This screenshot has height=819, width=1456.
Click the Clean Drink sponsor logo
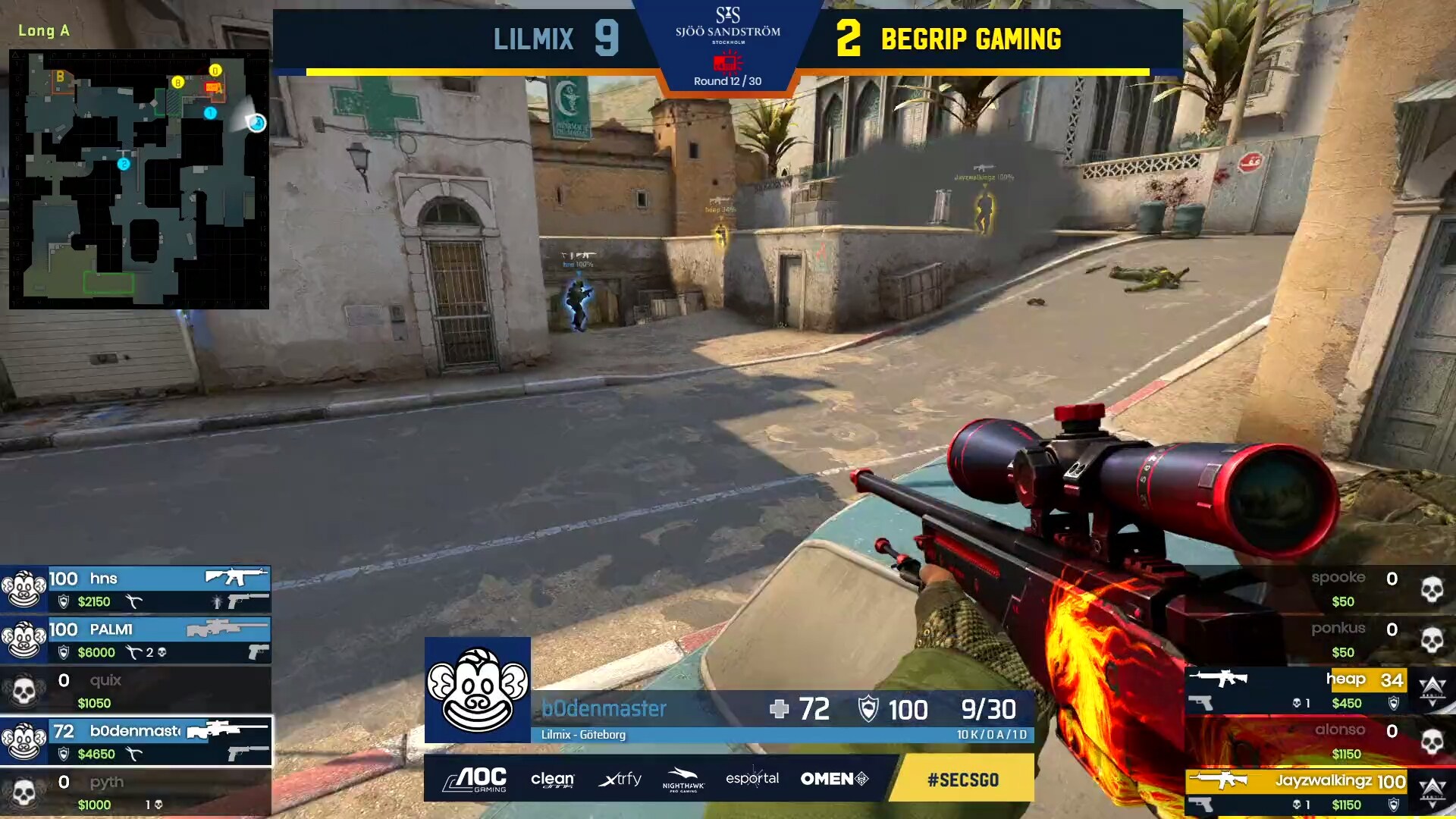(554, 779)
